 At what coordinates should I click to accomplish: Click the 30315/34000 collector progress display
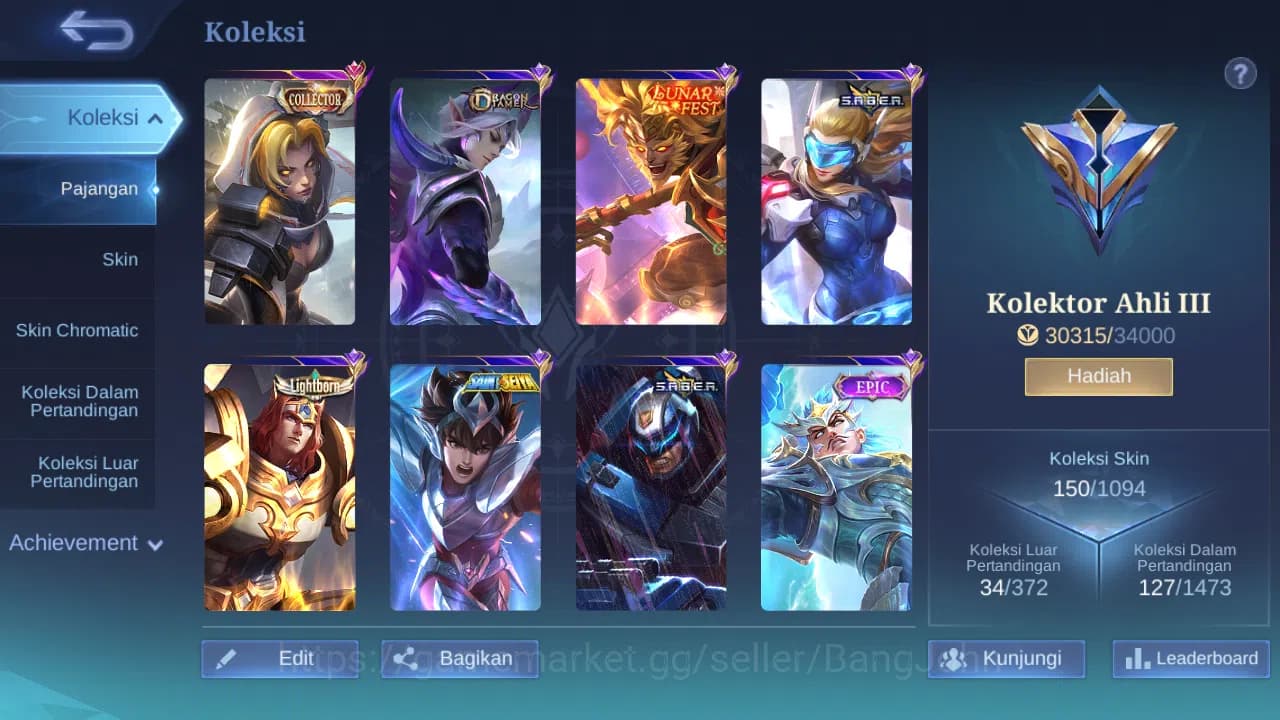point(1110,336)
